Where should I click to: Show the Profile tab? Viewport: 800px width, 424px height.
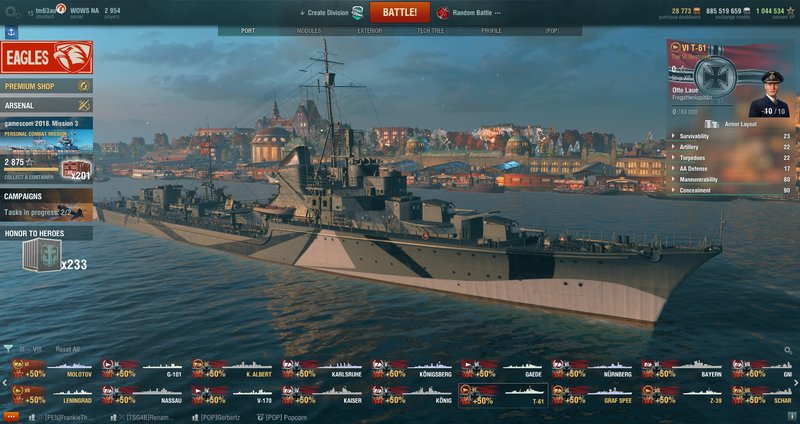click(x=491, y=31)
